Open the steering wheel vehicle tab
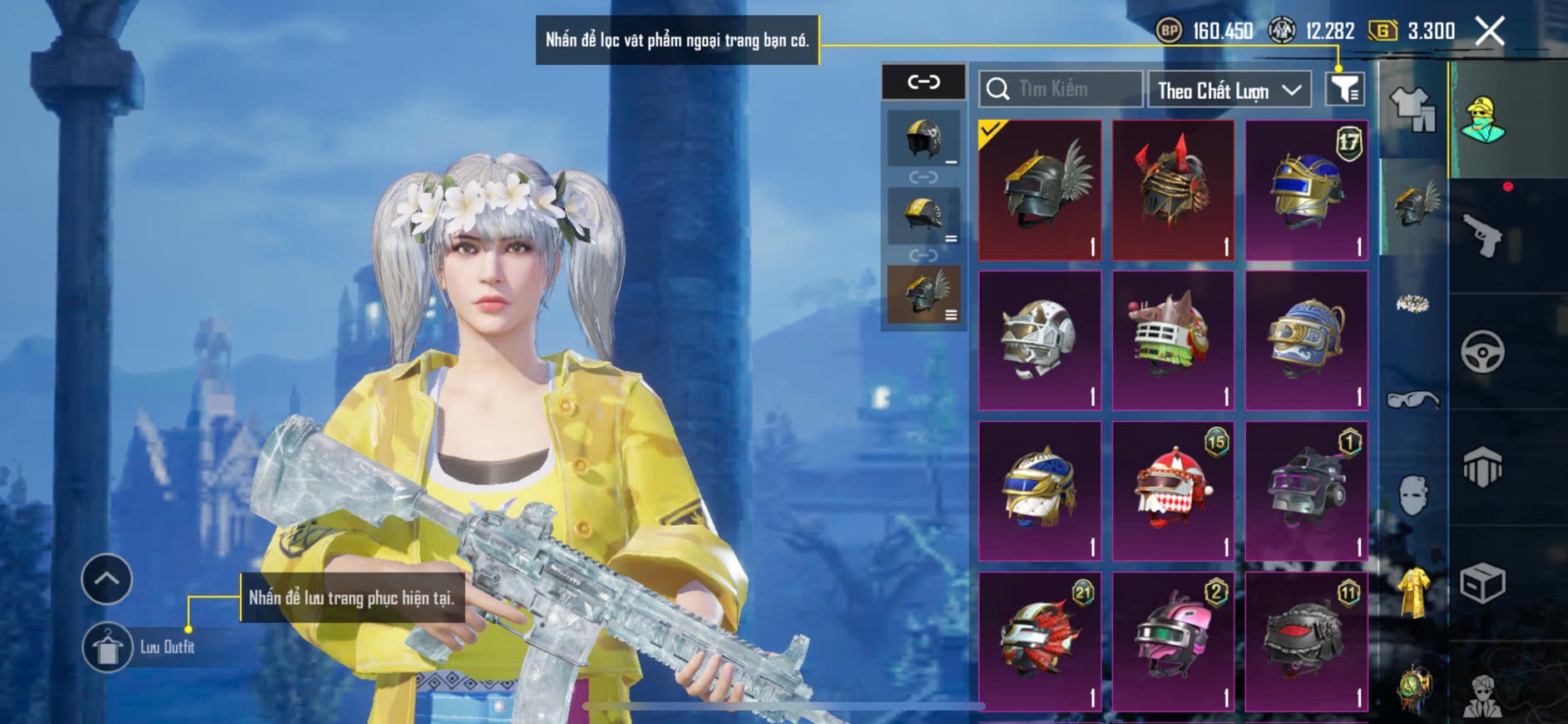Image resolution: width=1568 pixels, height=724 pixels. coord(1482,352)
